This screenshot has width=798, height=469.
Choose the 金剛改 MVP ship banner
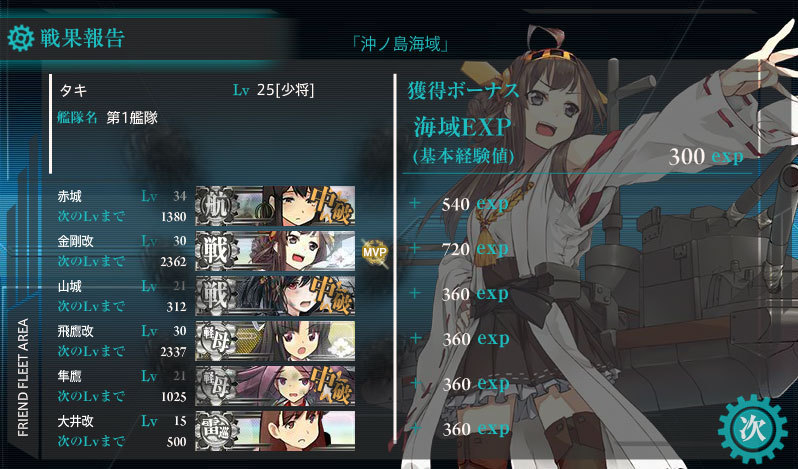(x=275, y=249)
